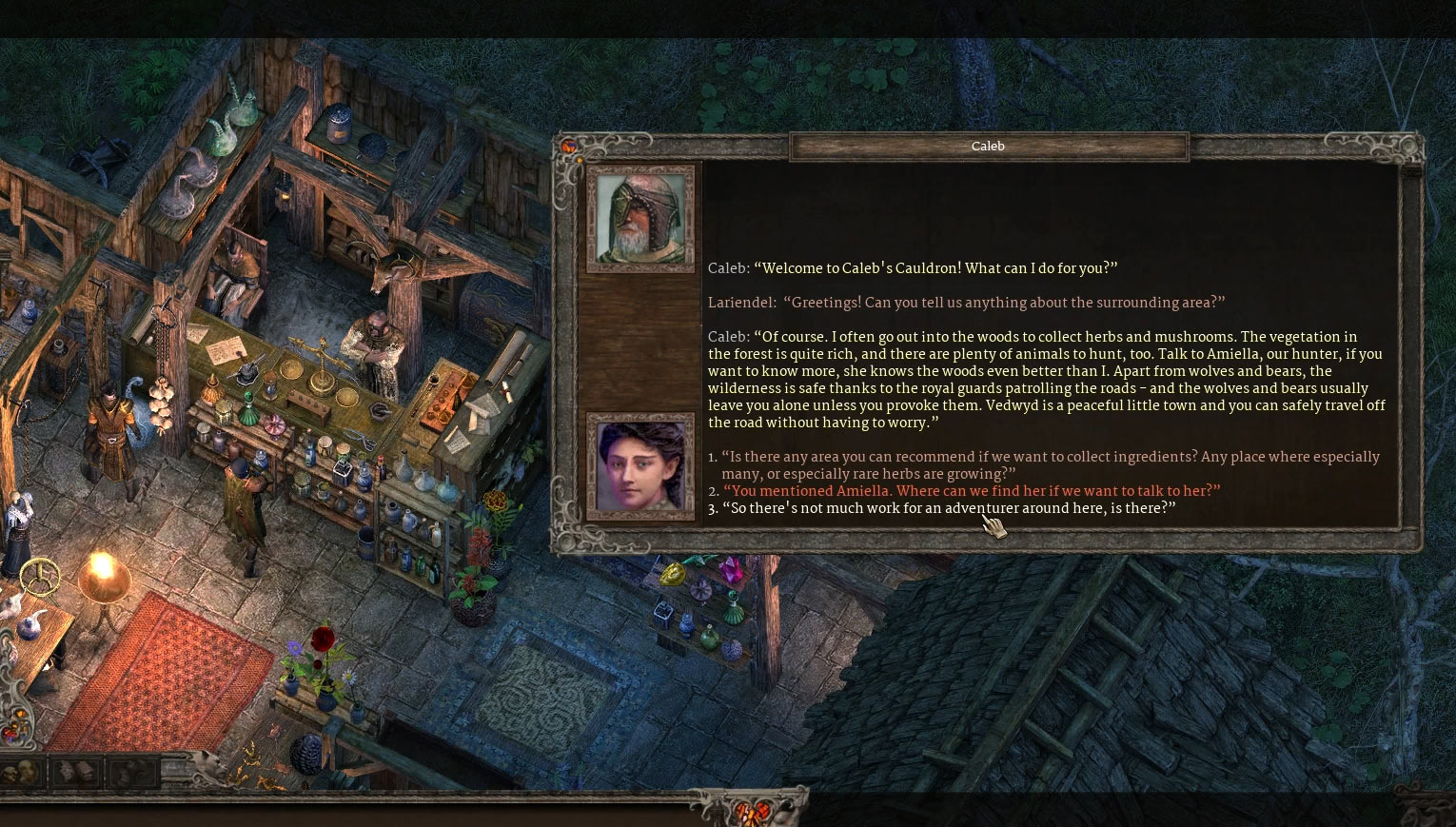Click the red rose near the shop entrance
This screenshot has width=1456, height=827.
[325, 638]
